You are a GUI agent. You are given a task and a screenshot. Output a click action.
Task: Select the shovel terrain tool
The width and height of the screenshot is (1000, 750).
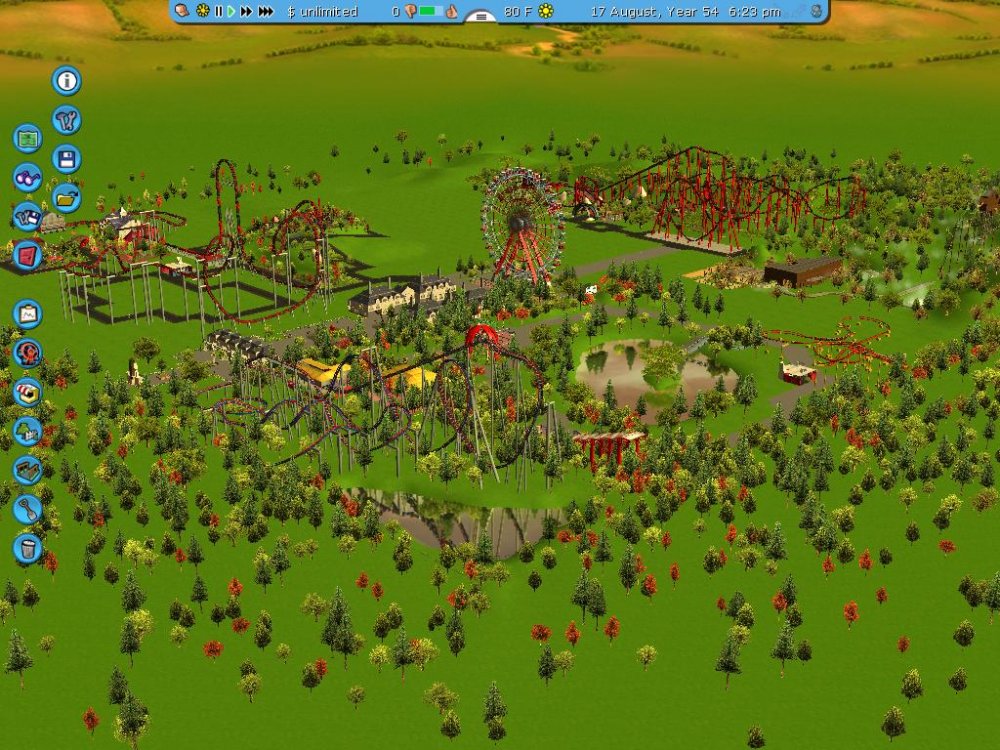point(28,509)
